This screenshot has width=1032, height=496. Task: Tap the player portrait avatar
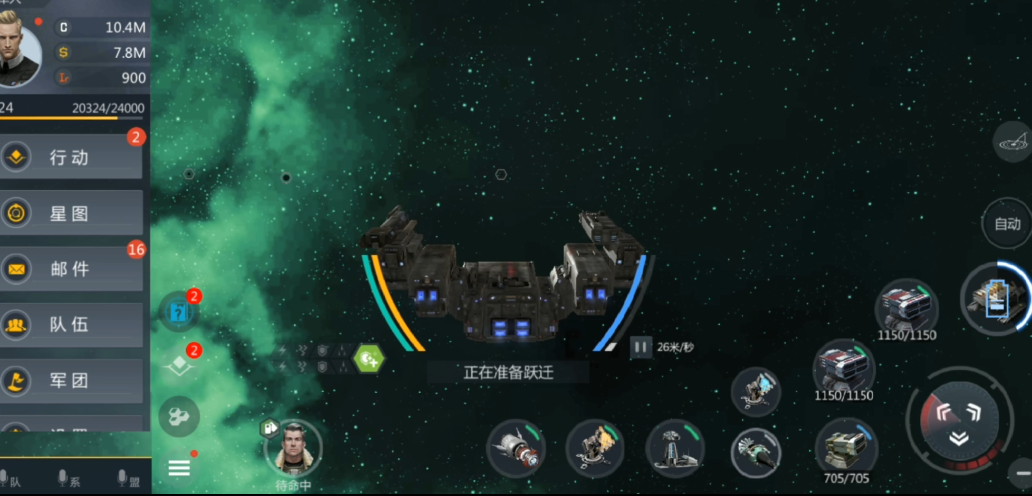point(18,52)
